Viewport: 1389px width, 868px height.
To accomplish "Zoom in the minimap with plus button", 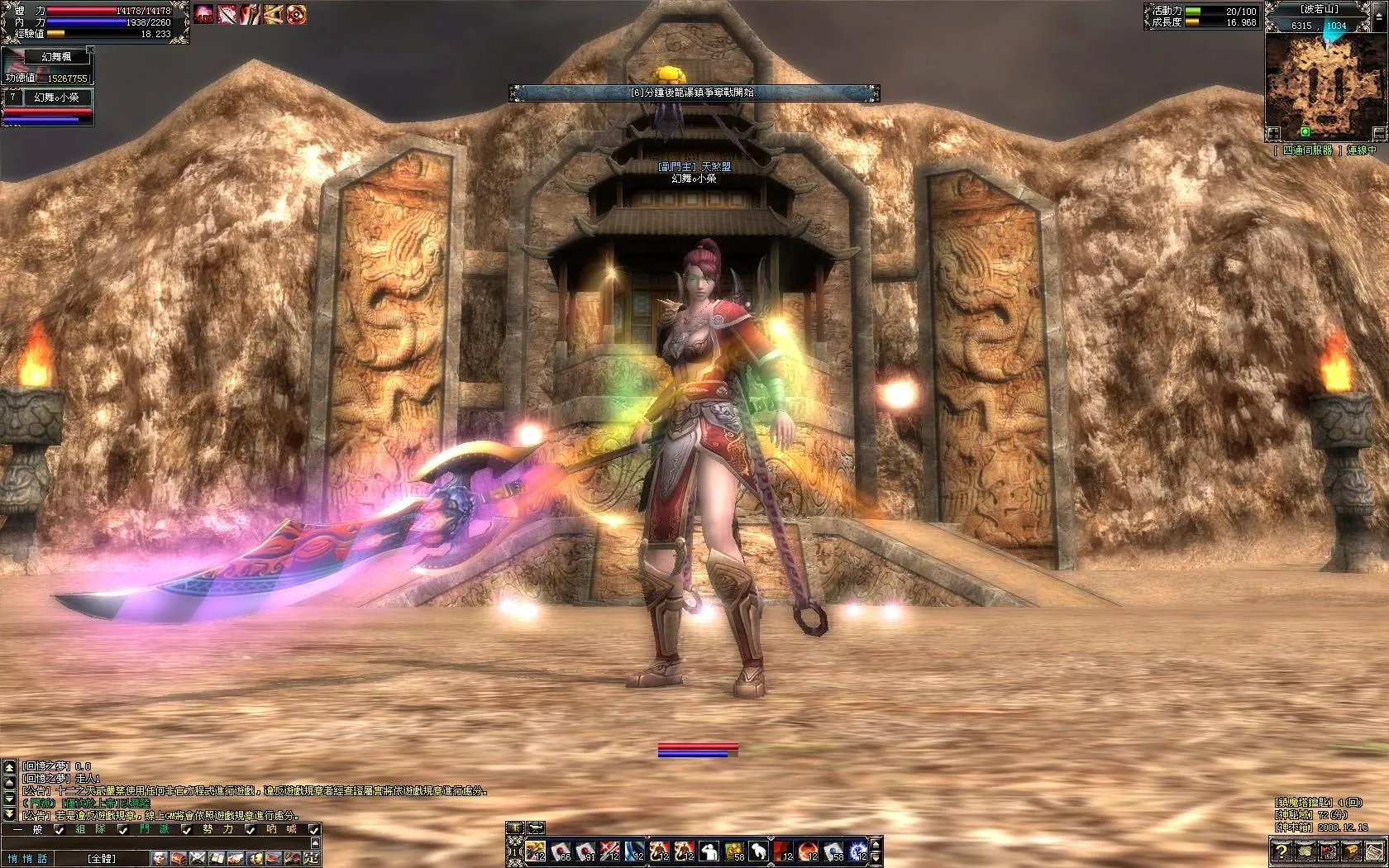I will (x=1274, y=133).
